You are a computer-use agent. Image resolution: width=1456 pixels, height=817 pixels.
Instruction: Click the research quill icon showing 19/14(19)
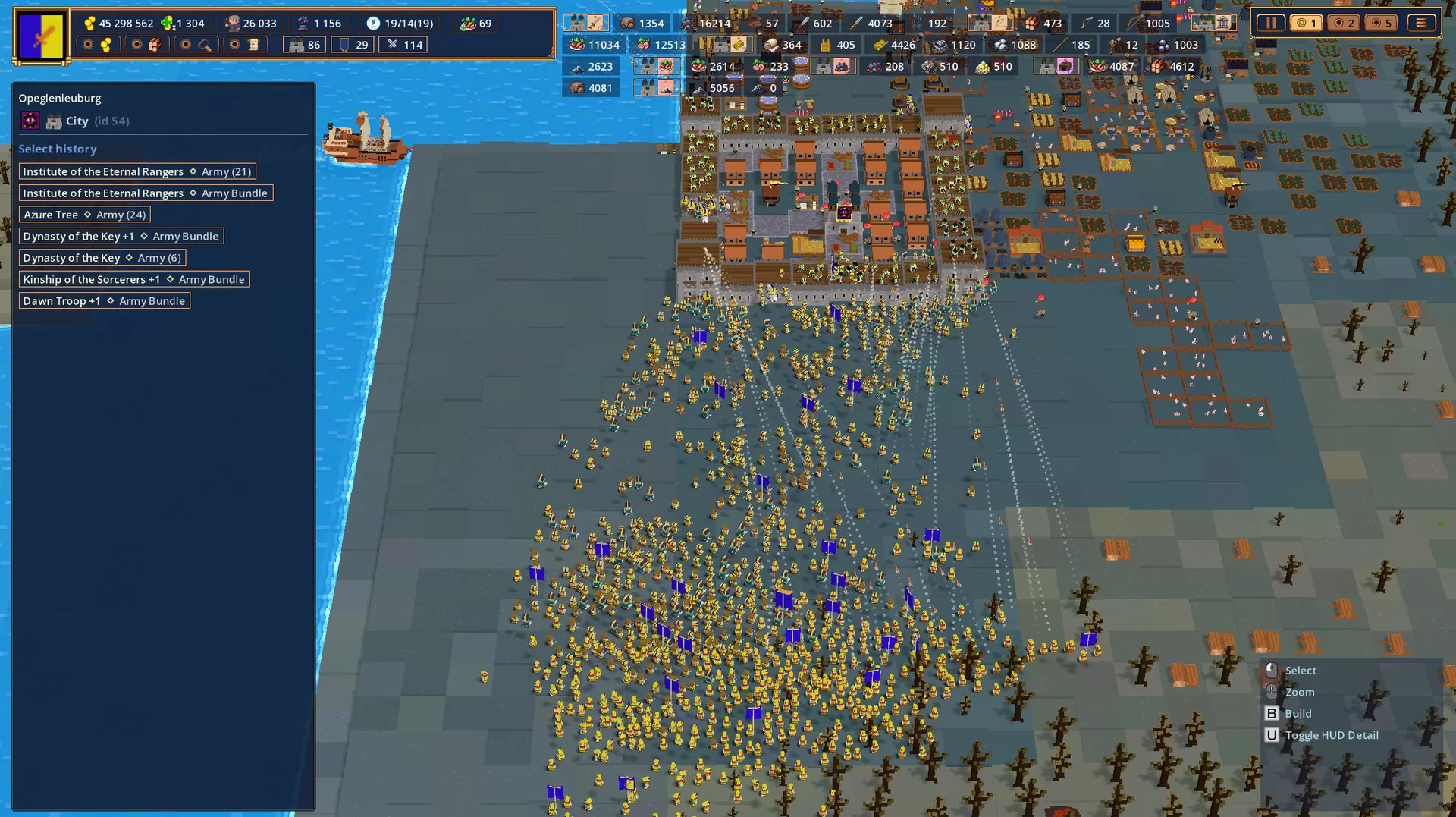click(372, 24)
